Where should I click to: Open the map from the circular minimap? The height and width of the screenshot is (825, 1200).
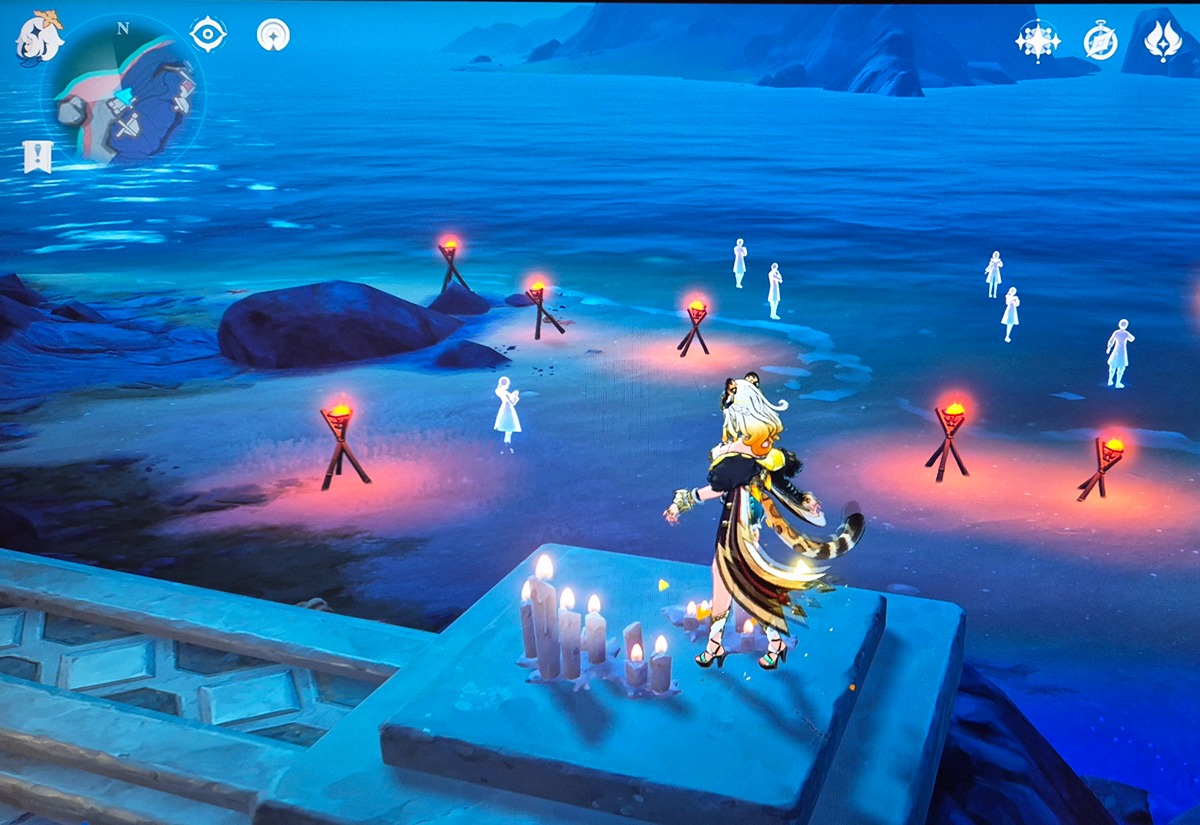(123, 92)
